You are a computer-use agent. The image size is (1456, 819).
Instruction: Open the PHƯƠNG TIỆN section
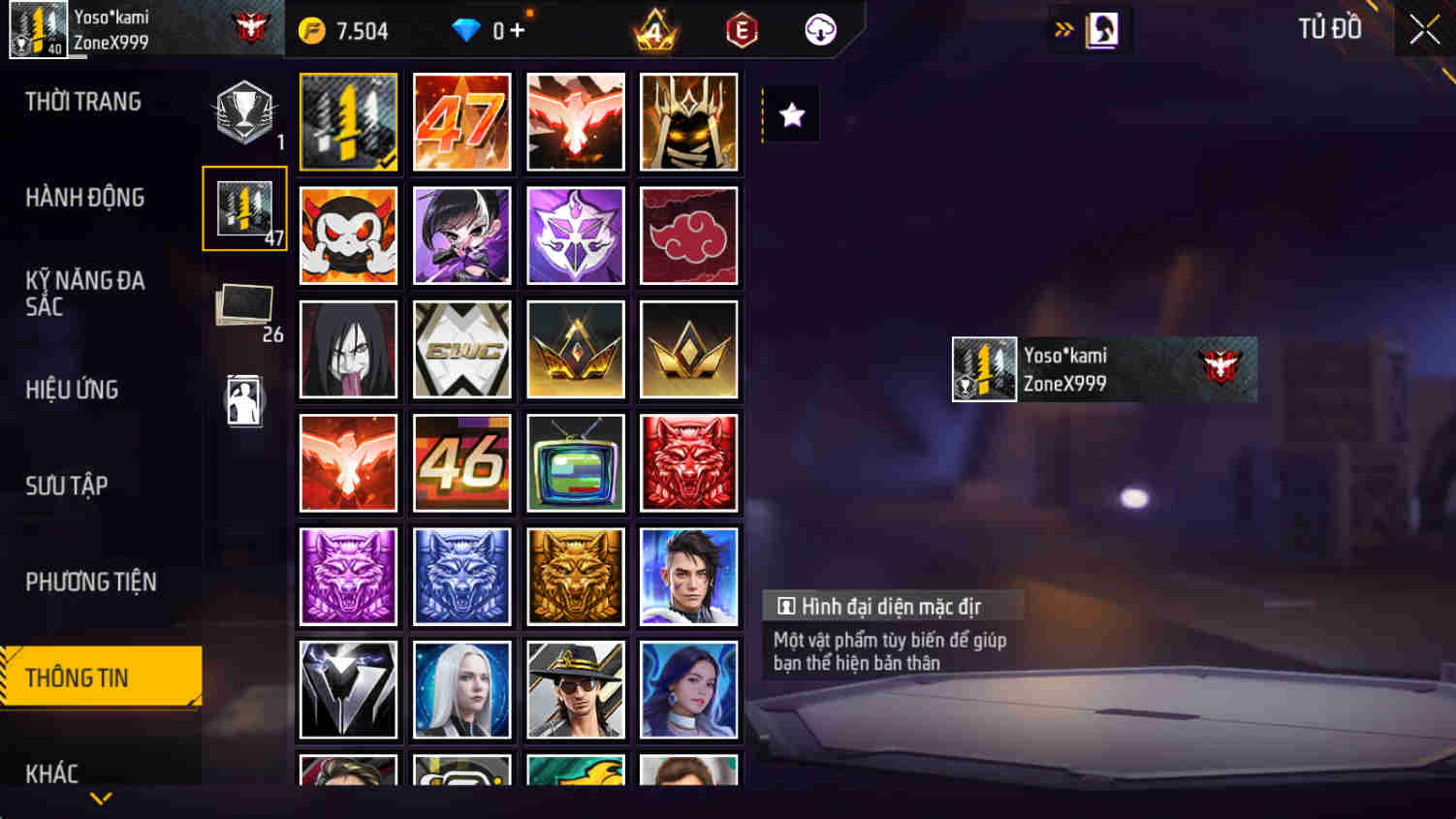tap(92, 582)
